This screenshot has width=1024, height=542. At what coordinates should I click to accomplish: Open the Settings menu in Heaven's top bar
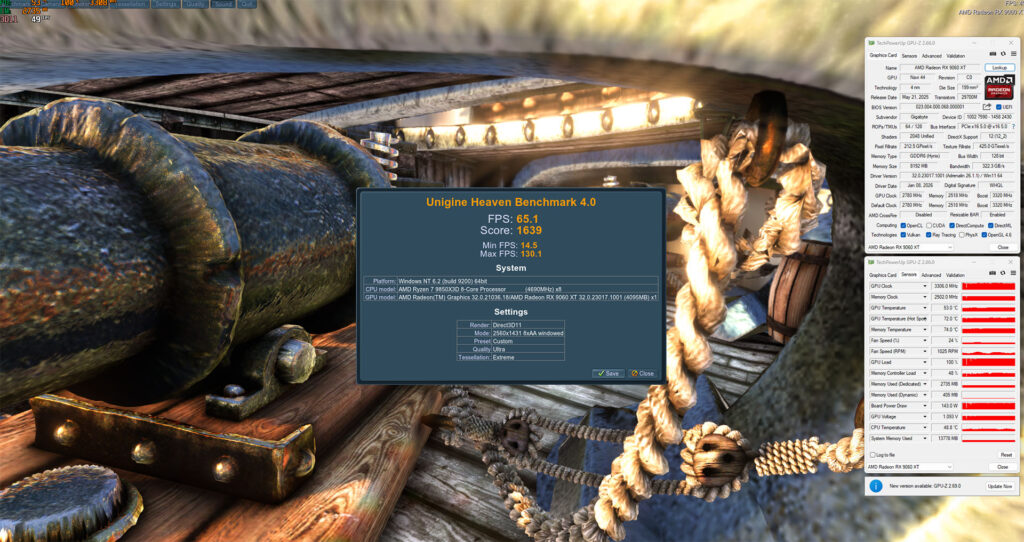(166, 4)
